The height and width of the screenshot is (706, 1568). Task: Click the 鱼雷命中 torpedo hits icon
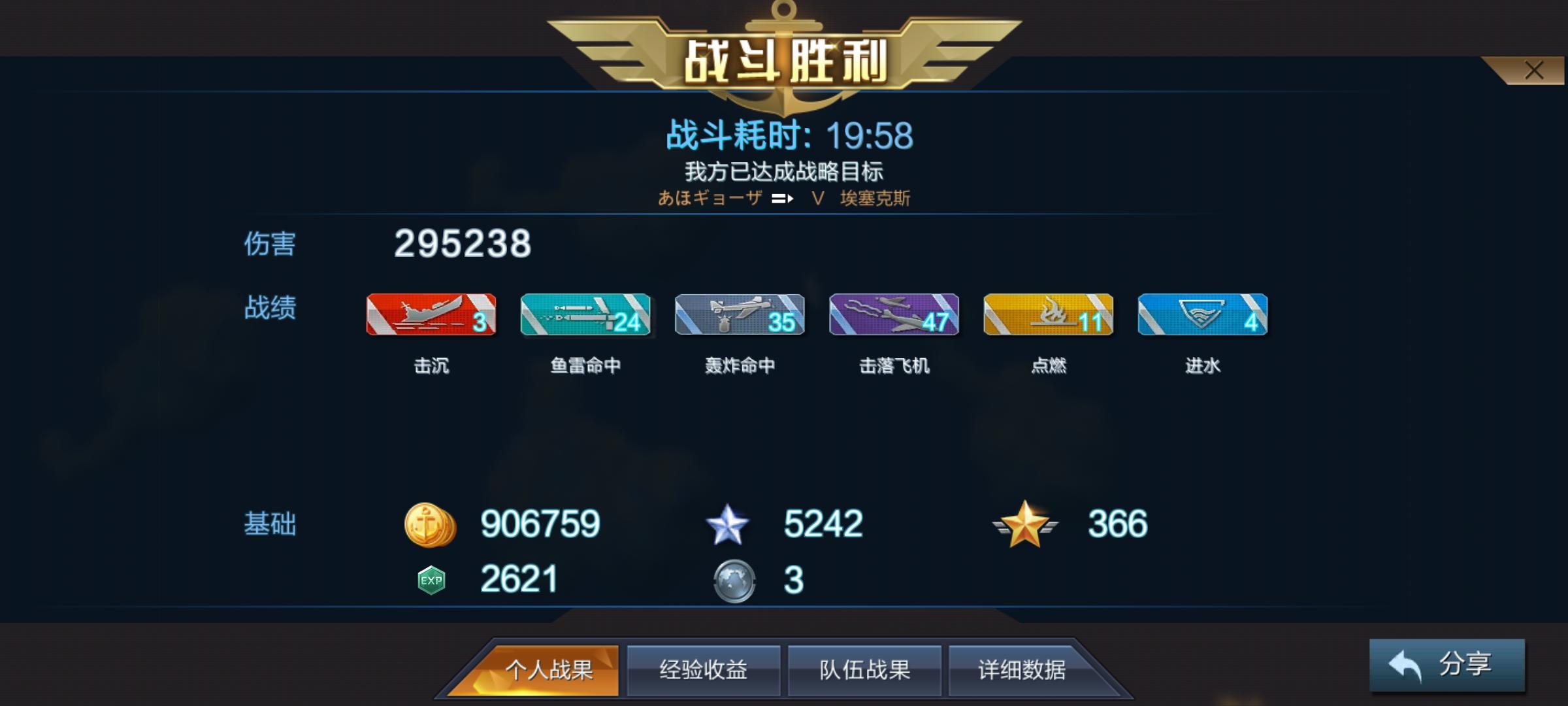click(x=585, y=316)
